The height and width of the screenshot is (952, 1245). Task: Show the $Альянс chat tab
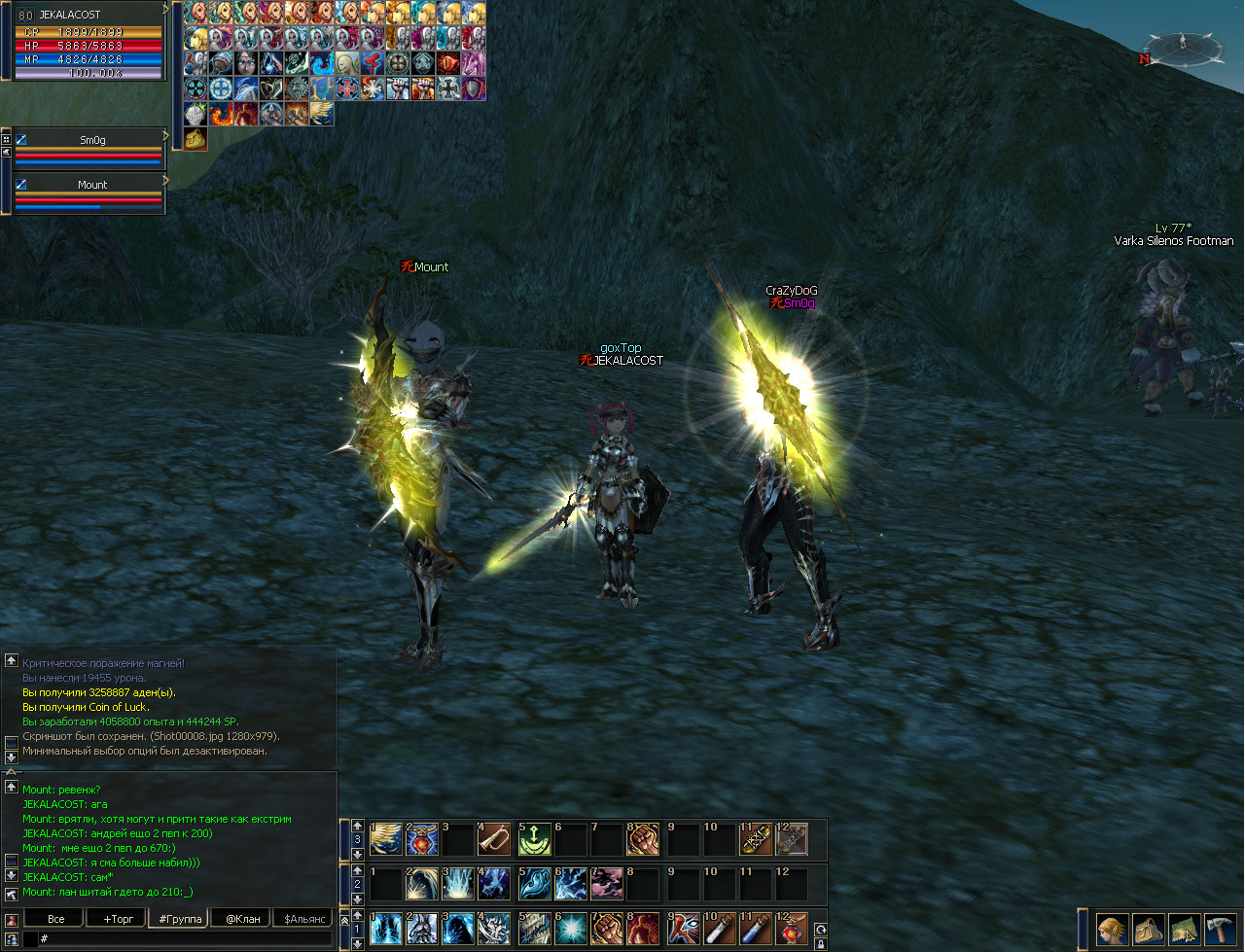[304, 918]
